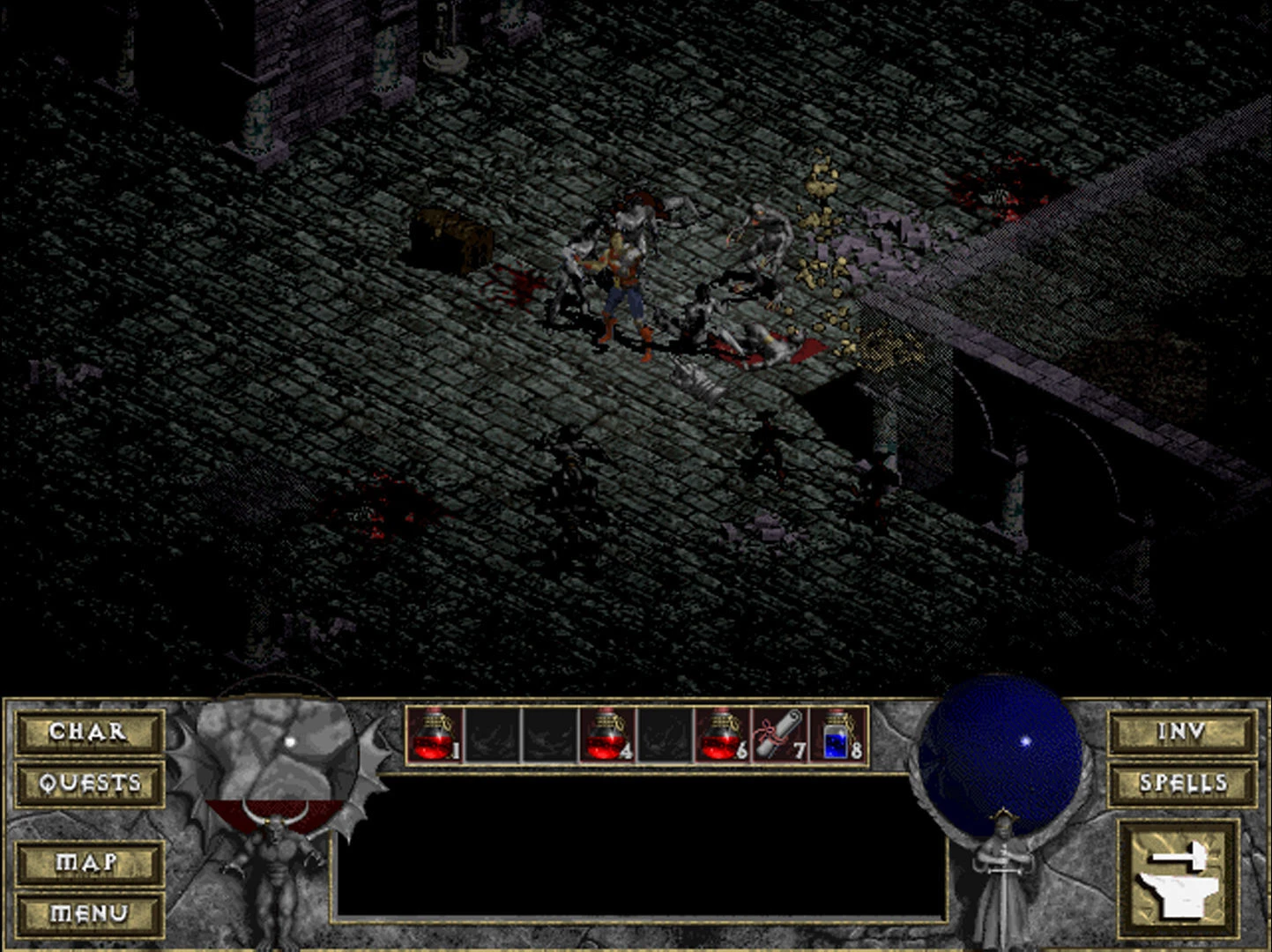This screenshot has height=952, width=1272.
Task: Read the scroll in belt slot 7
Action: 780,734
